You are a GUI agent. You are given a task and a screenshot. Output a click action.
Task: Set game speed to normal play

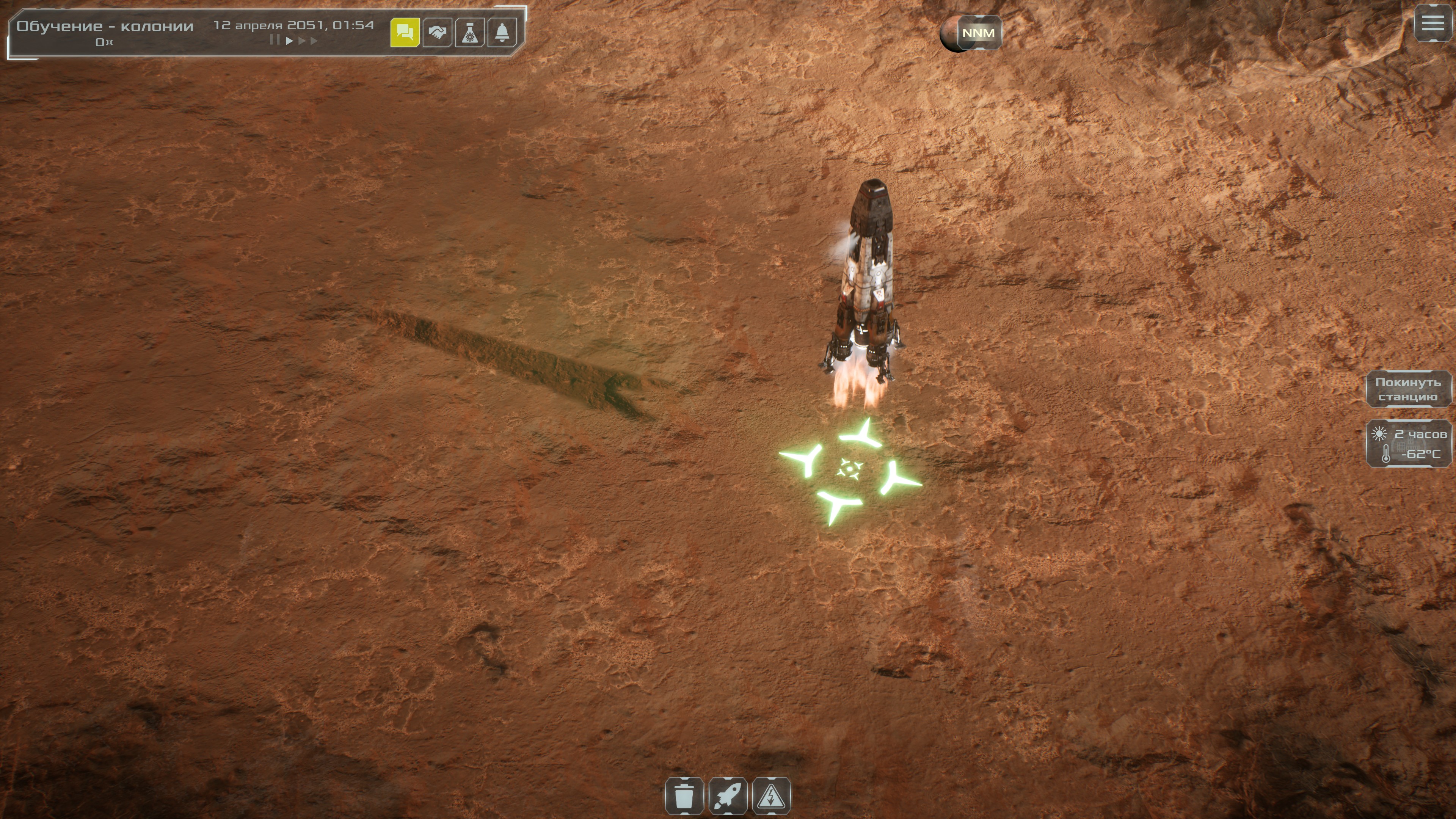[x=289, y=40]
